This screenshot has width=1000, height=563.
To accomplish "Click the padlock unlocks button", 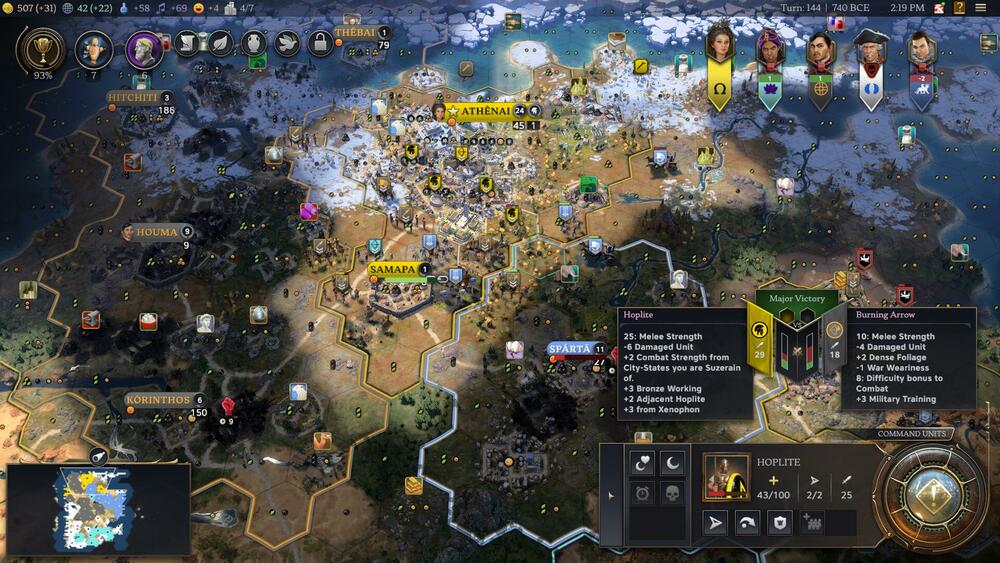I will 319,43.
